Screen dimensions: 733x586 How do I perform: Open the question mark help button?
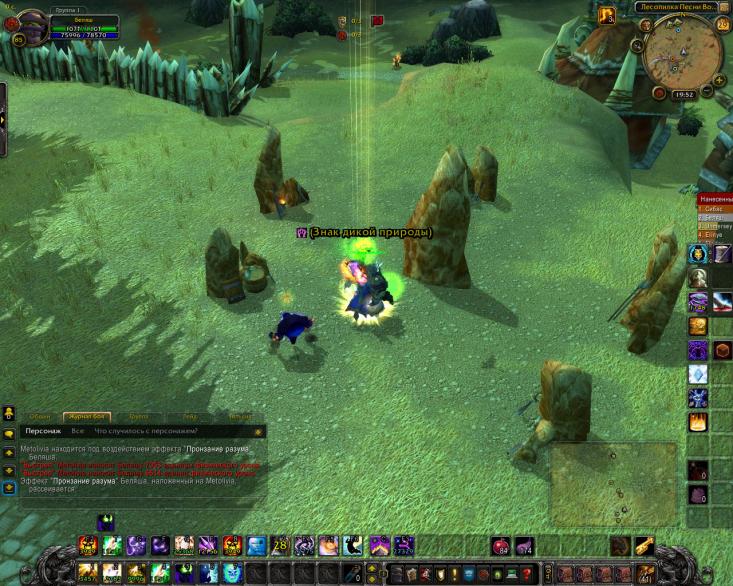pos(527,574)
